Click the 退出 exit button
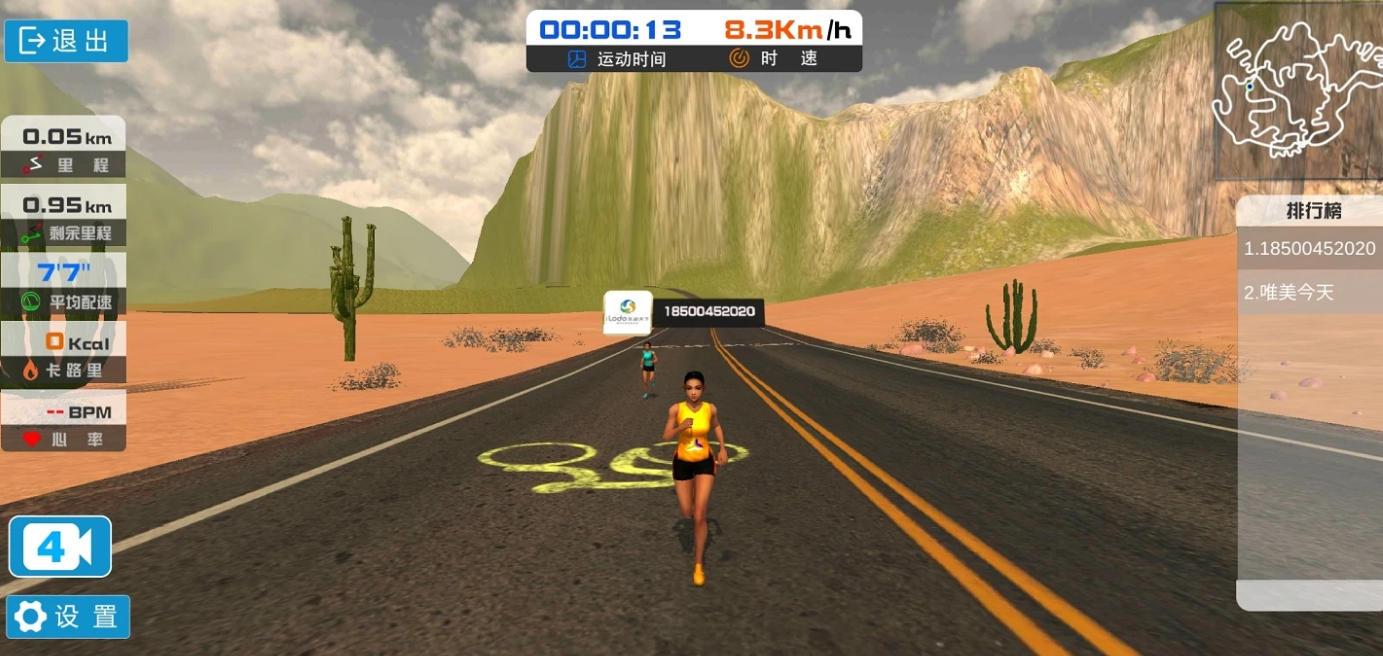This screenshot has height=656, width=1383. [66, 41]
